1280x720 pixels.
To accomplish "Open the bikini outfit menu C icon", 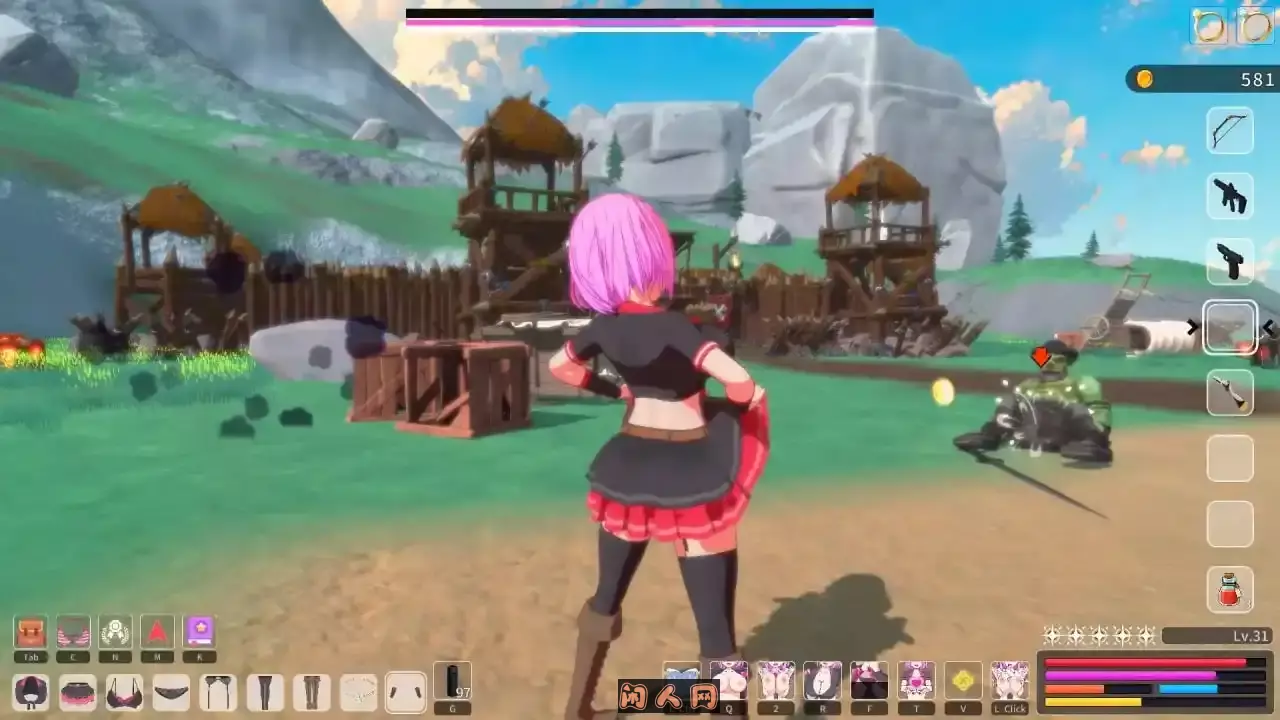I will tap(73, 630).
